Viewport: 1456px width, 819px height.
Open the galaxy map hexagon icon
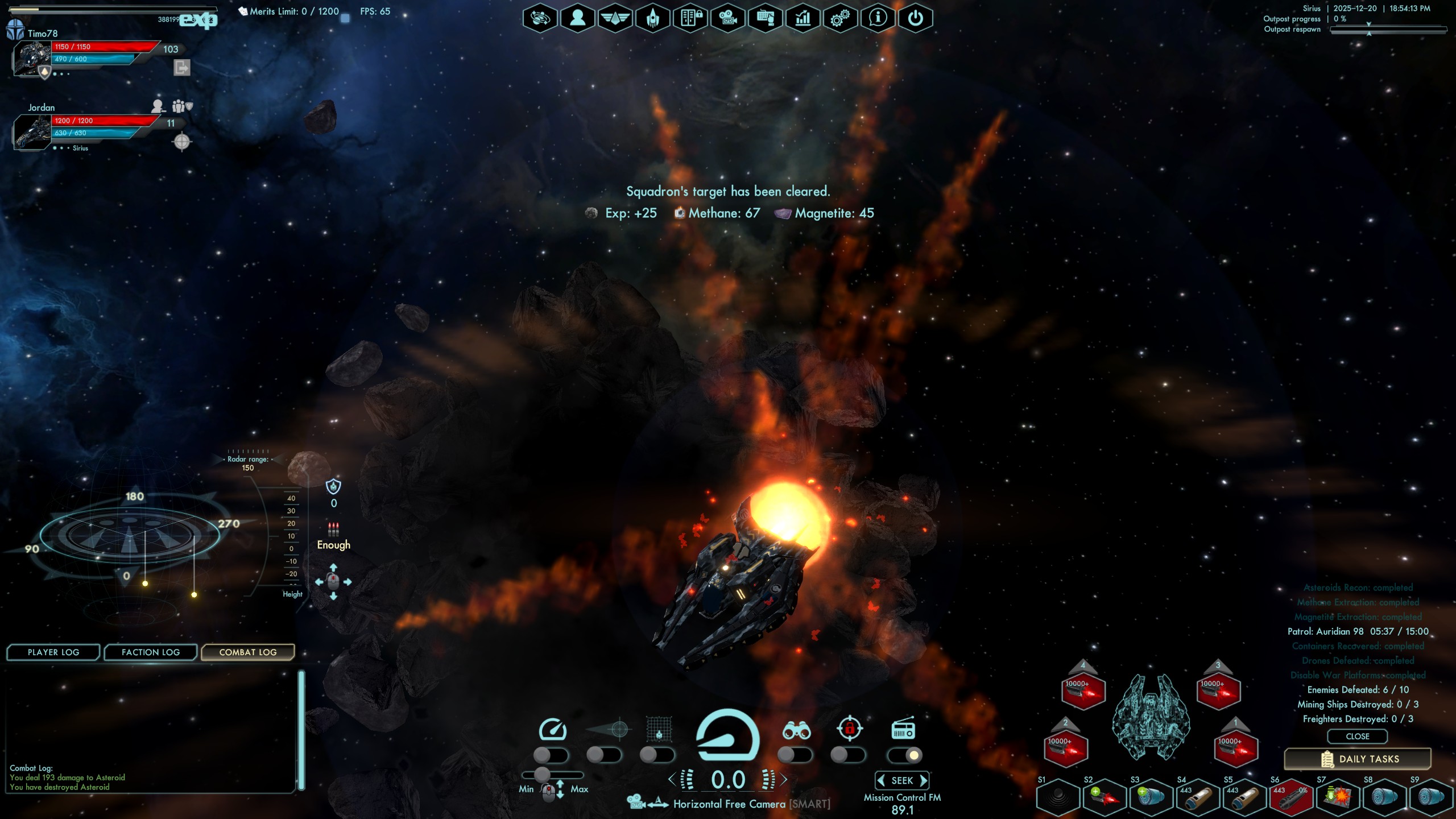point(540,18)
